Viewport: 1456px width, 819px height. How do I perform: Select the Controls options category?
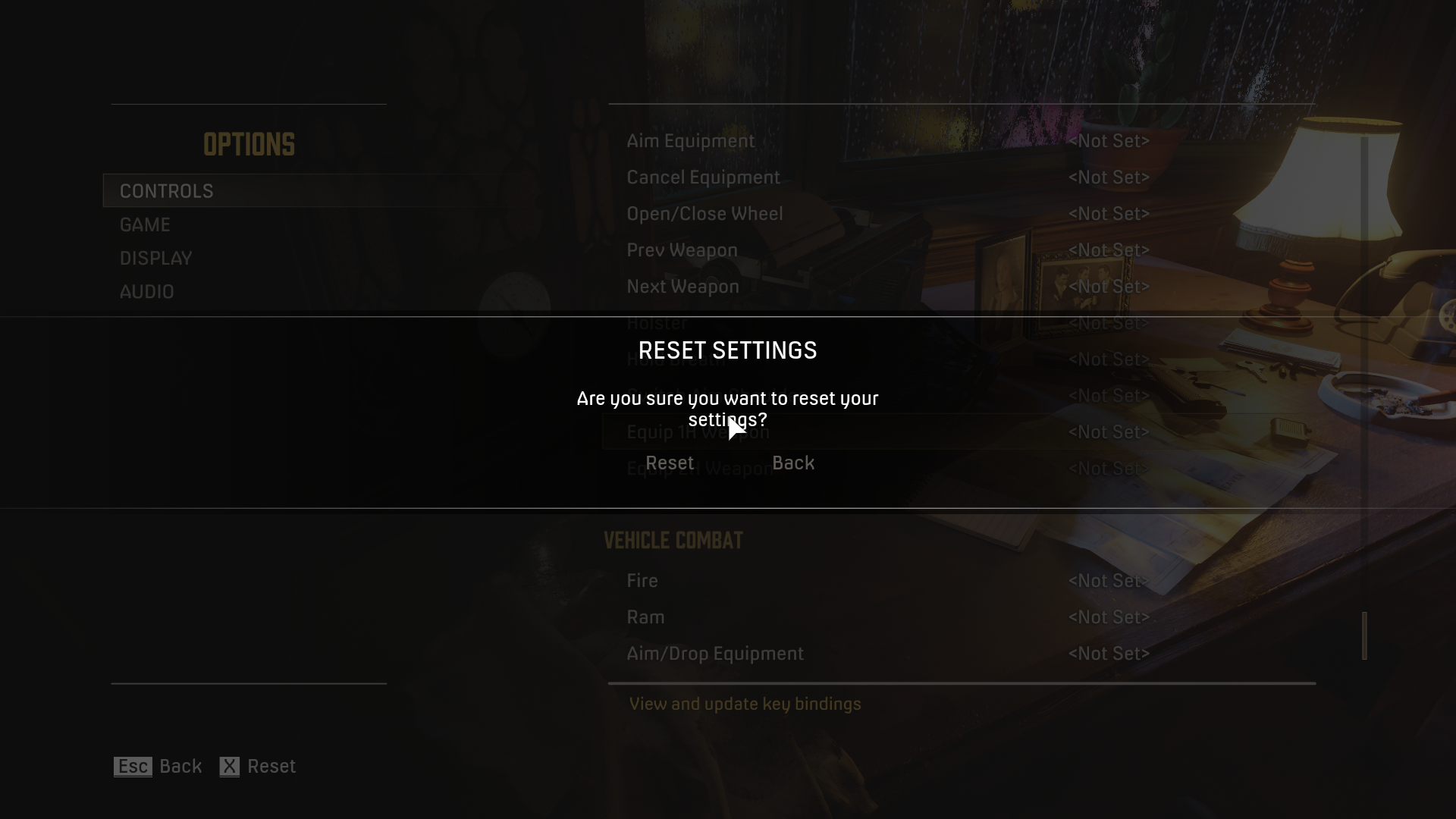pos(167,191)
